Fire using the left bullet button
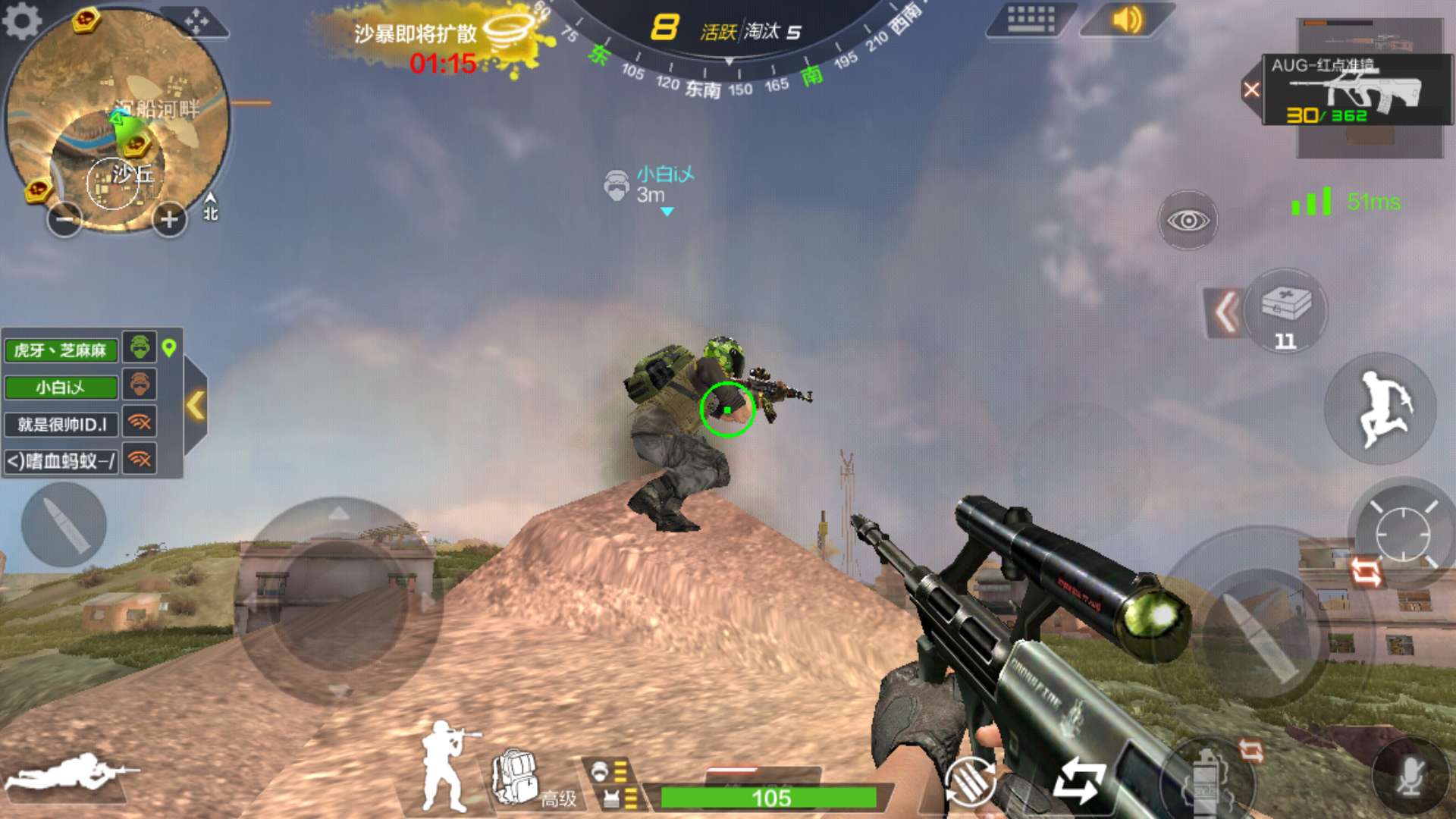 pyautogui.click(x=64, y=525)
